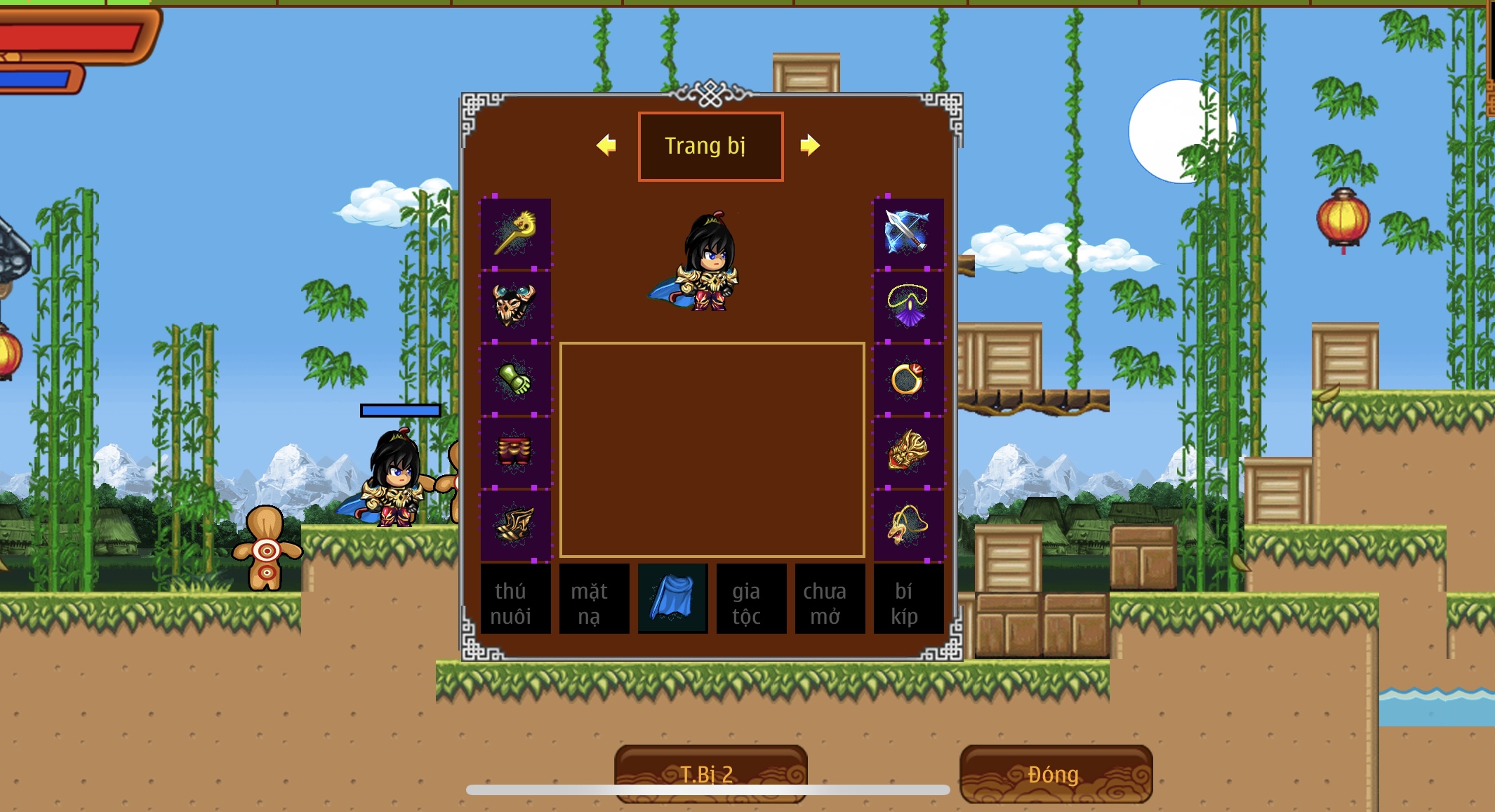The image size is (1495, 812).
Task: Go to next panel with right arrow
Action: (810, 145)
